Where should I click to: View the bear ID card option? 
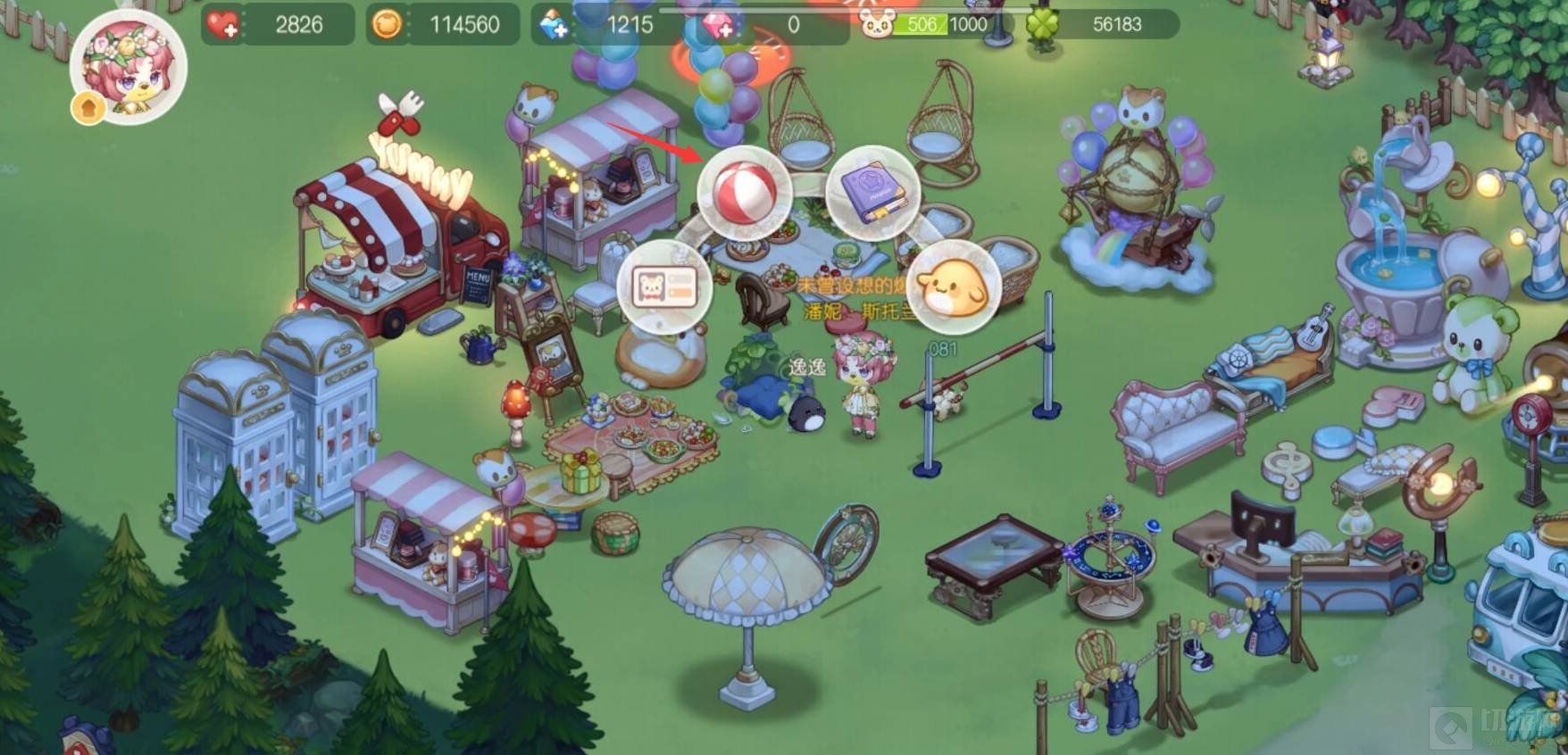(x=664, y=286)
